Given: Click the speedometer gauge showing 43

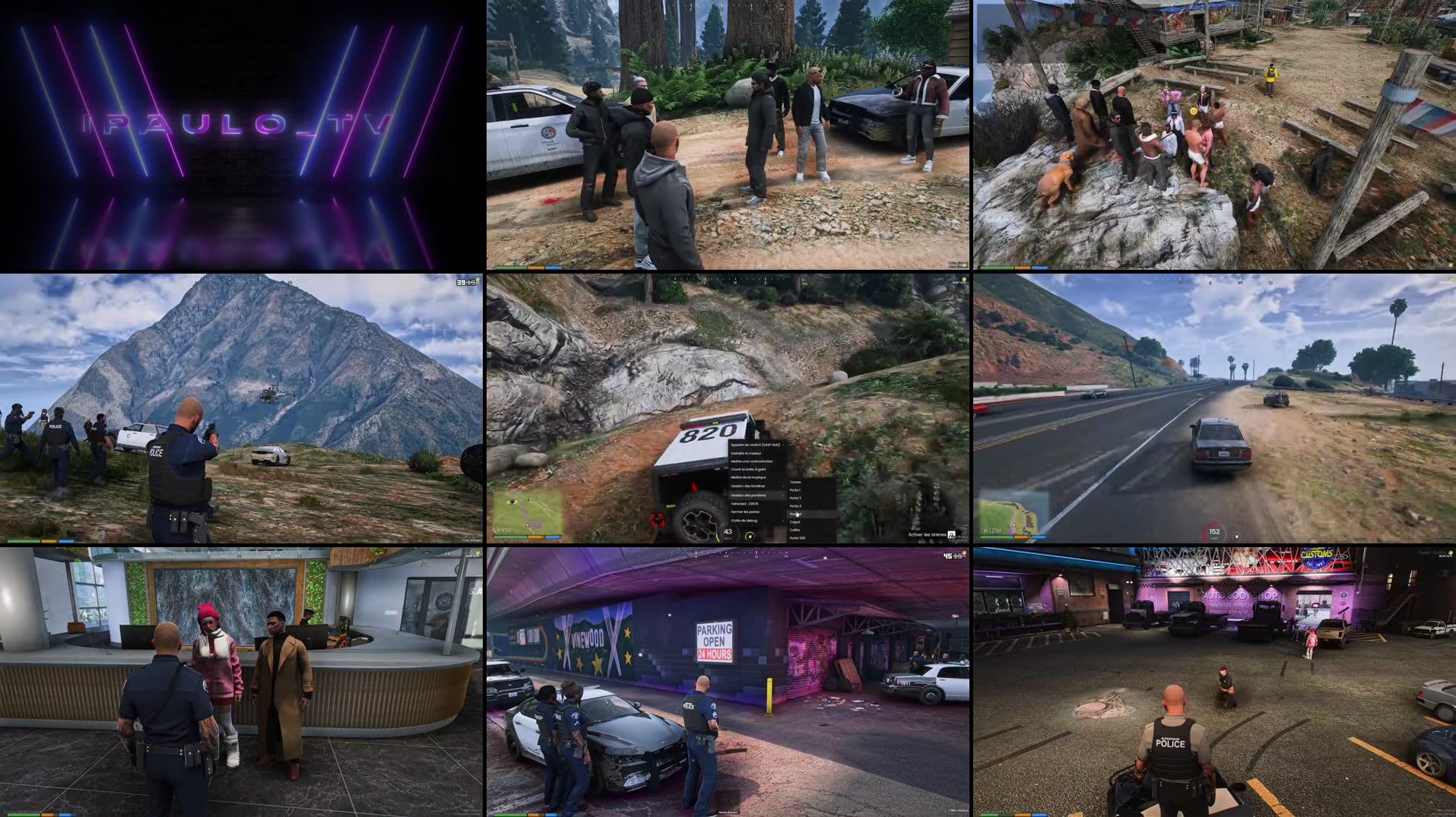Looking at the screenshot, I should [x=728, y=532].
